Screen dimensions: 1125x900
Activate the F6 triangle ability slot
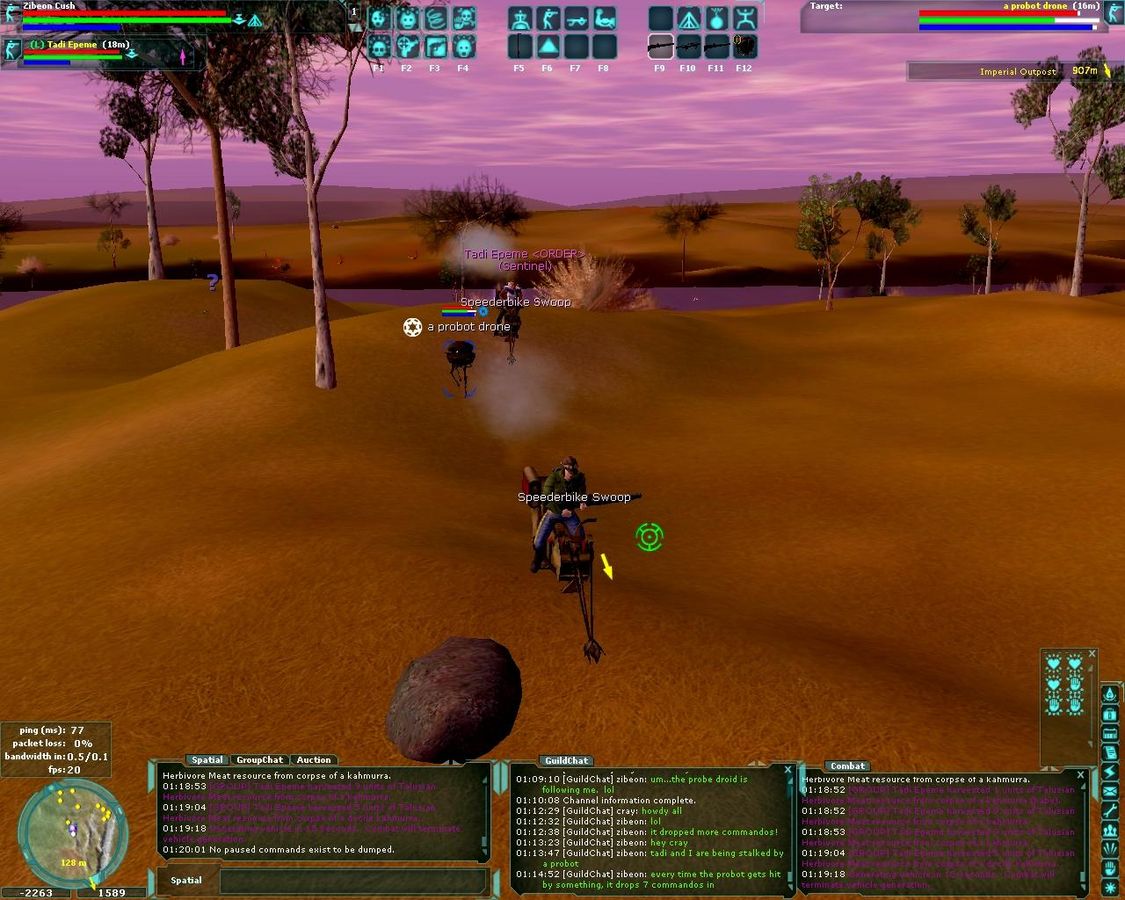click(x=547, y=46)
